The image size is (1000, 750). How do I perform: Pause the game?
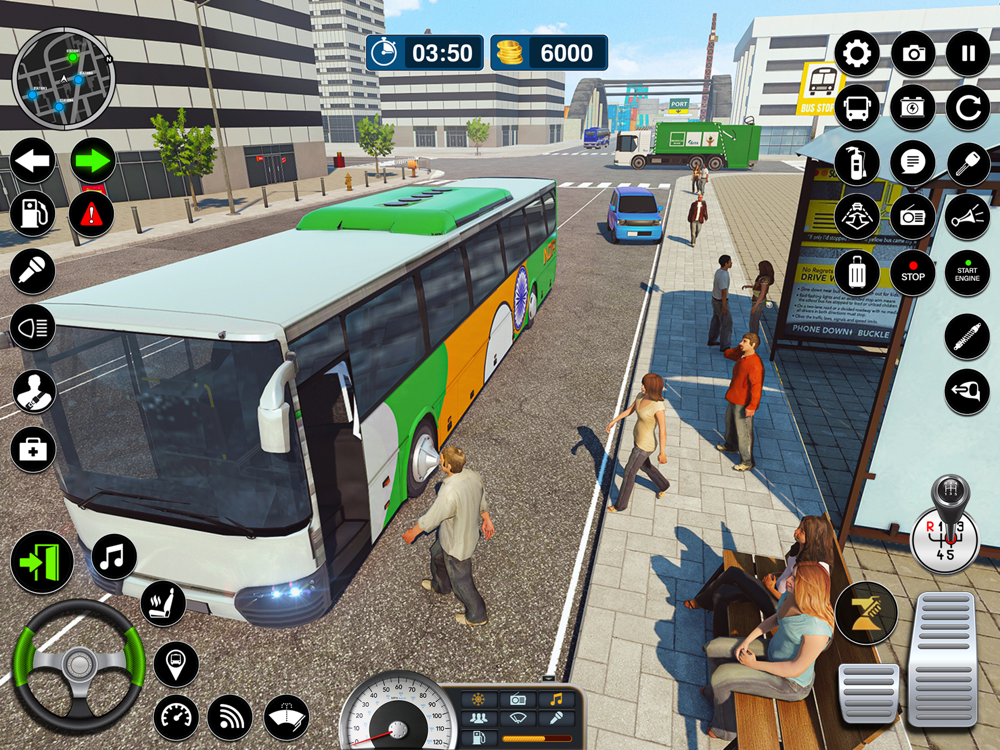(x=968, y=53)
